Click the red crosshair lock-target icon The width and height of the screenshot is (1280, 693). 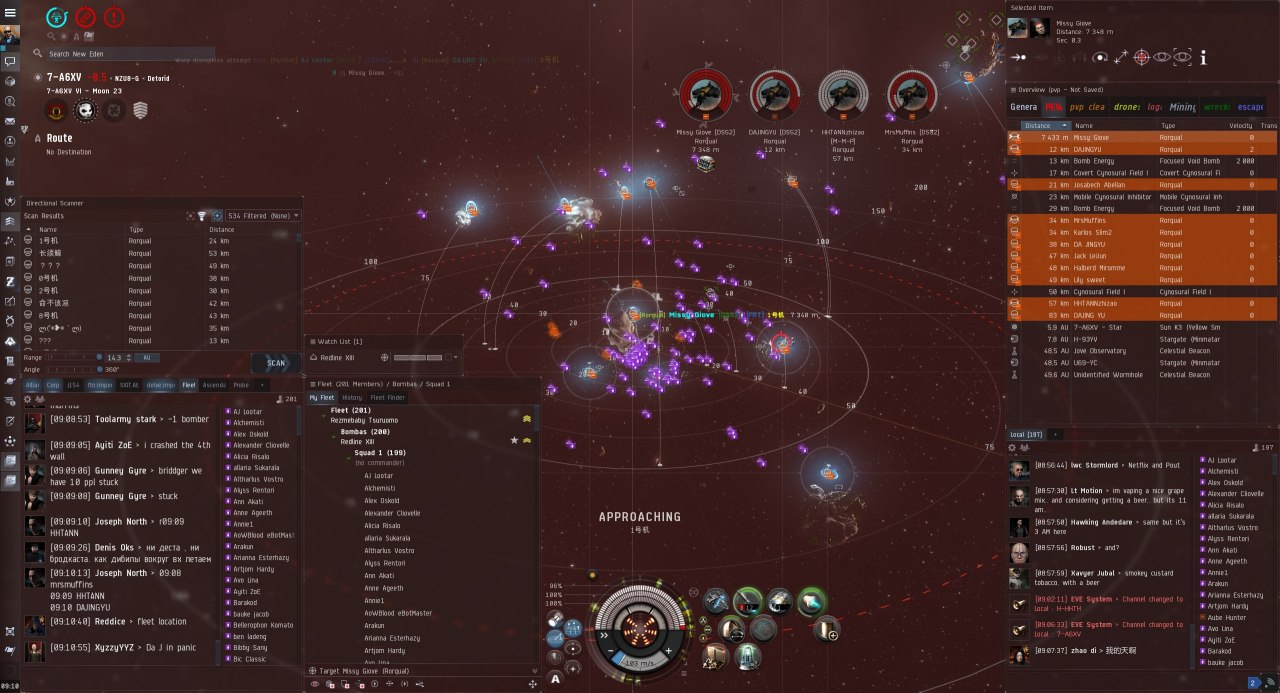(x=1142, y=58)
